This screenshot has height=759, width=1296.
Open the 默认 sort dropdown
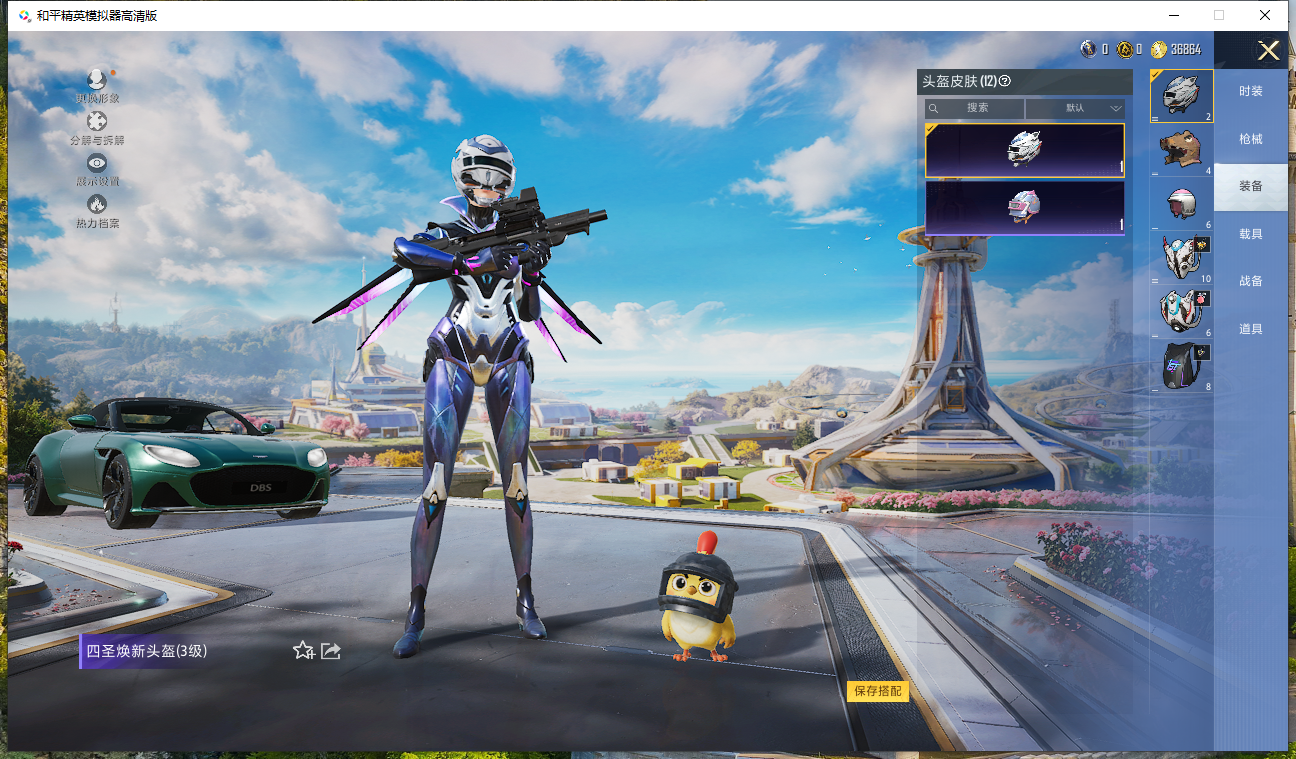[x=1076, y=108]
